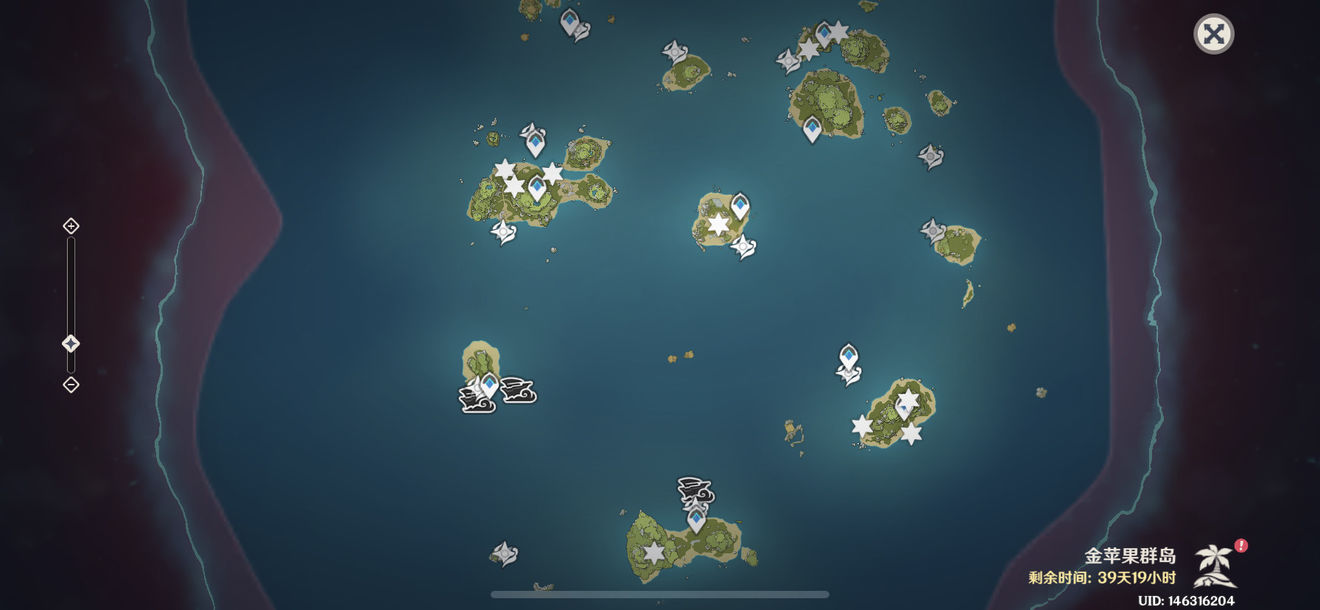Click the map zoom-out minus button
This screenshot has width=1320, height=610.
coord(71,385)
